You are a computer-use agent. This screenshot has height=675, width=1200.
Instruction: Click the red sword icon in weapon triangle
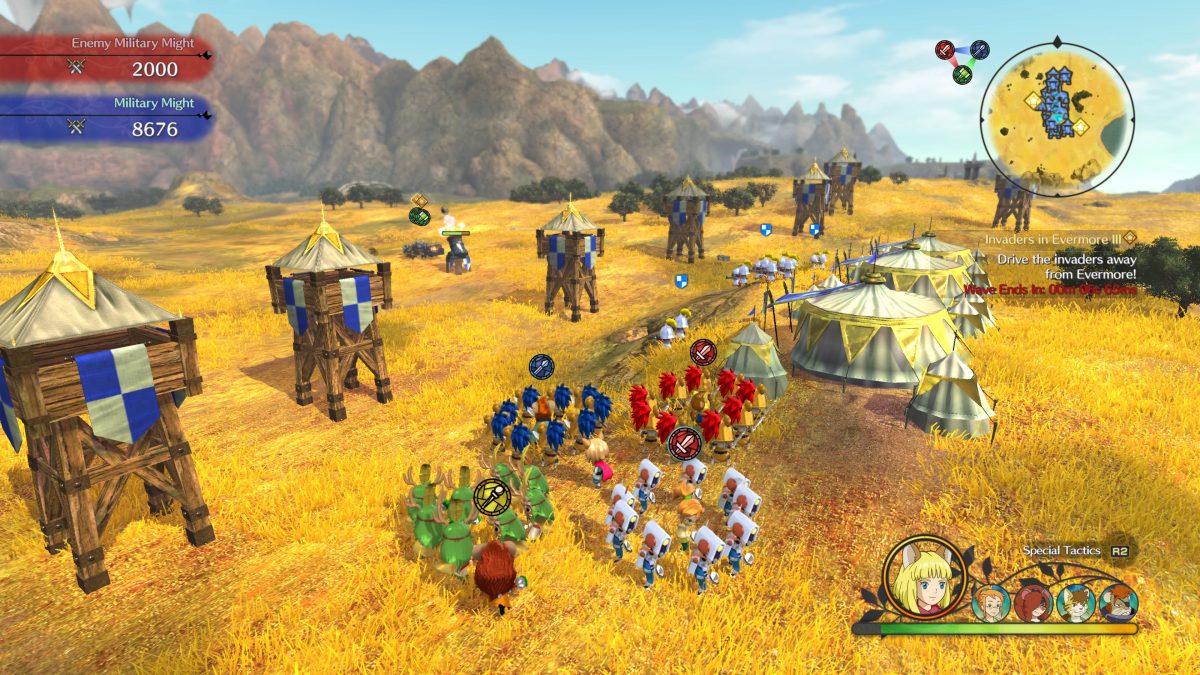(945, 50)
